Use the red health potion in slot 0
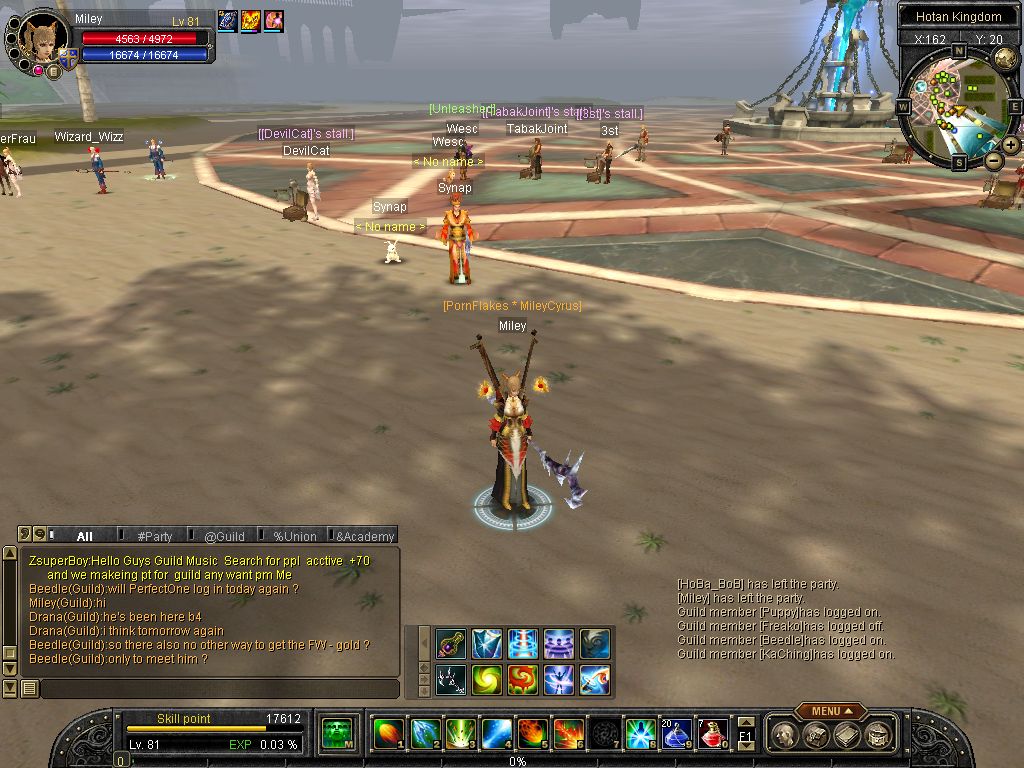Image resolution: width=1024 pixels, height=768 pixels. click(712, 734)
